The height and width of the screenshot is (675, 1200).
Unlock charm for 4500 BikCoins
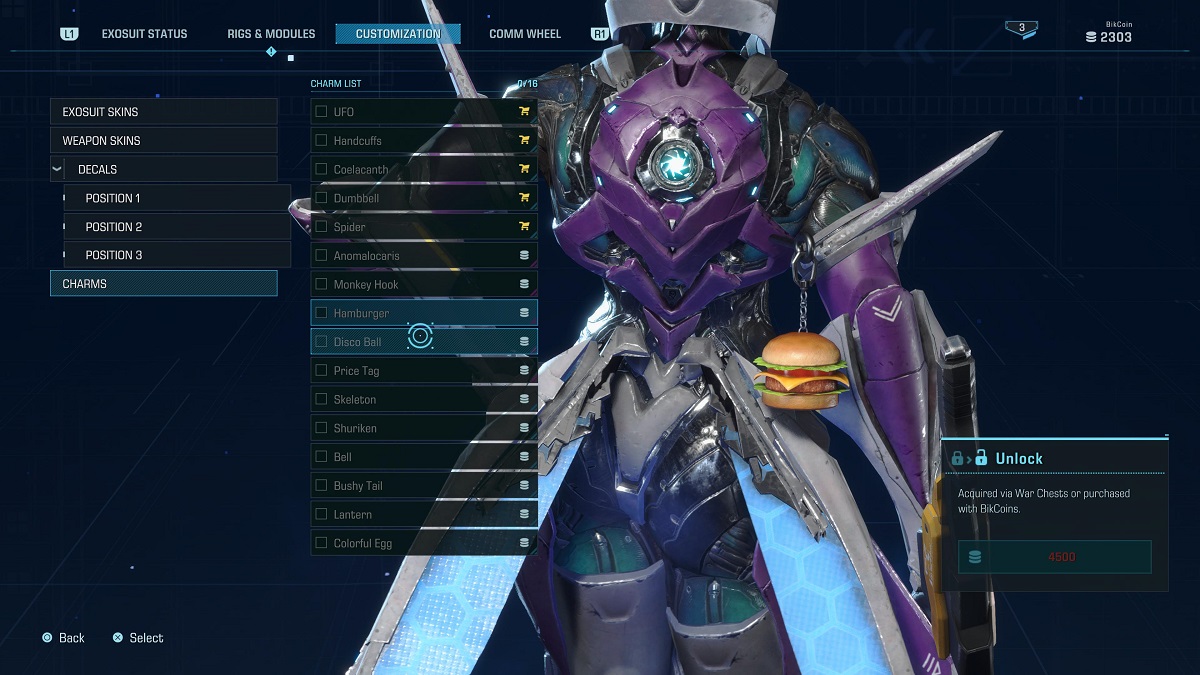click(1054, 557)
